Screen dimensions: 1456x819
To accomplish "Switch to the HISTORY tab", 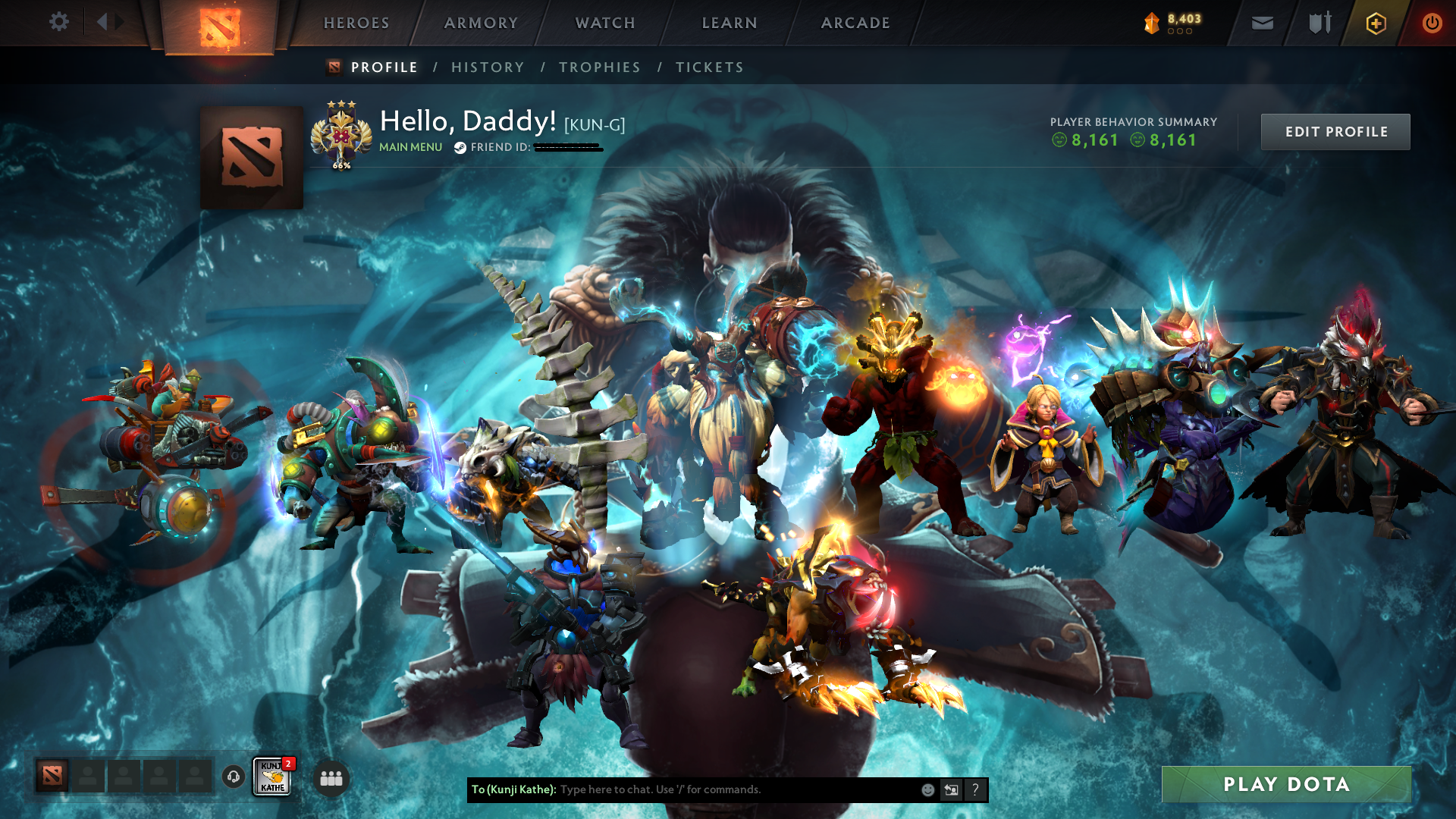I will pos(487,67).
